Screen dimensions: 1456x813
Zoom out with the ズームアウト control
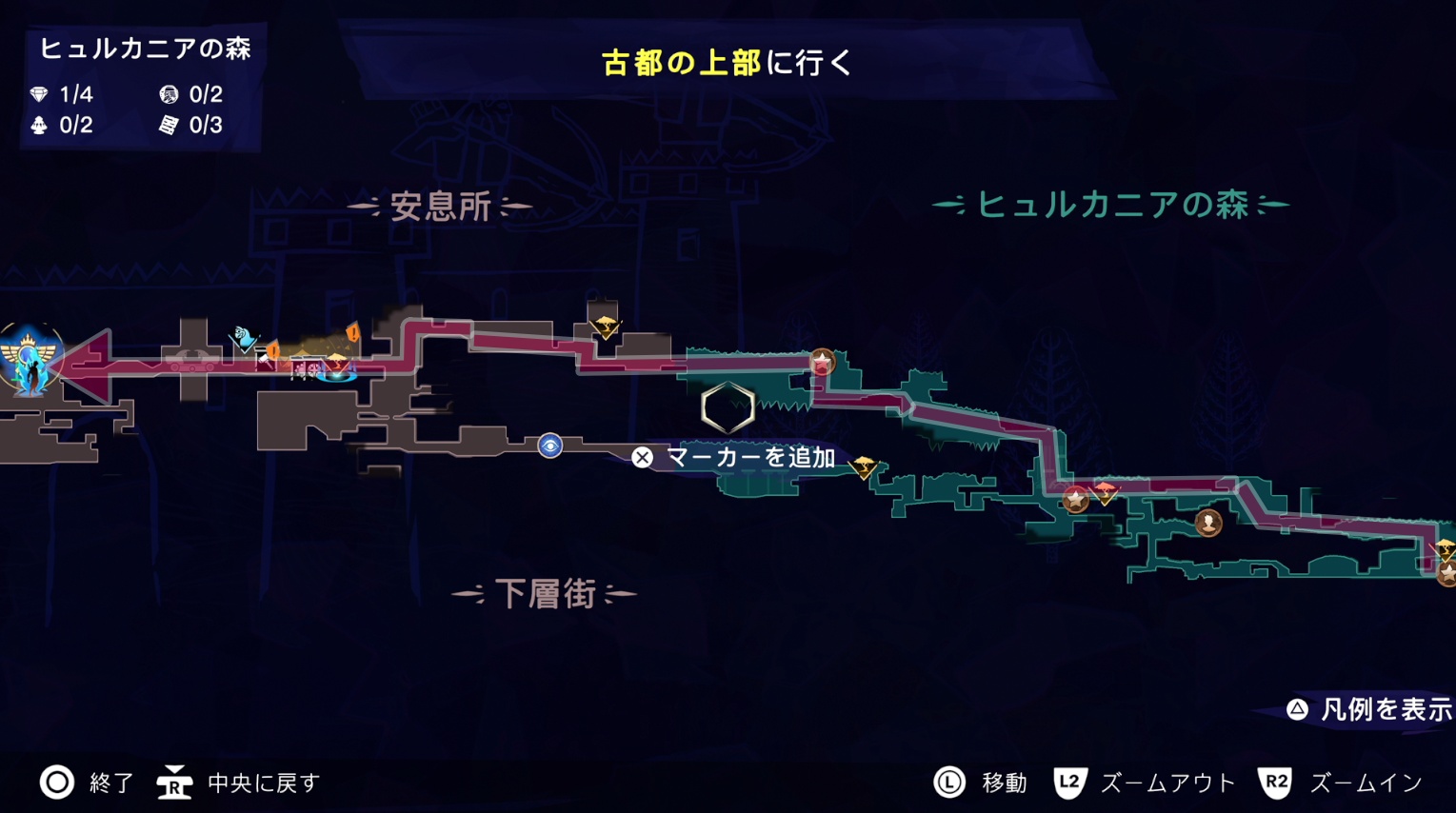pyautogui.click(x=1144, y=783)
